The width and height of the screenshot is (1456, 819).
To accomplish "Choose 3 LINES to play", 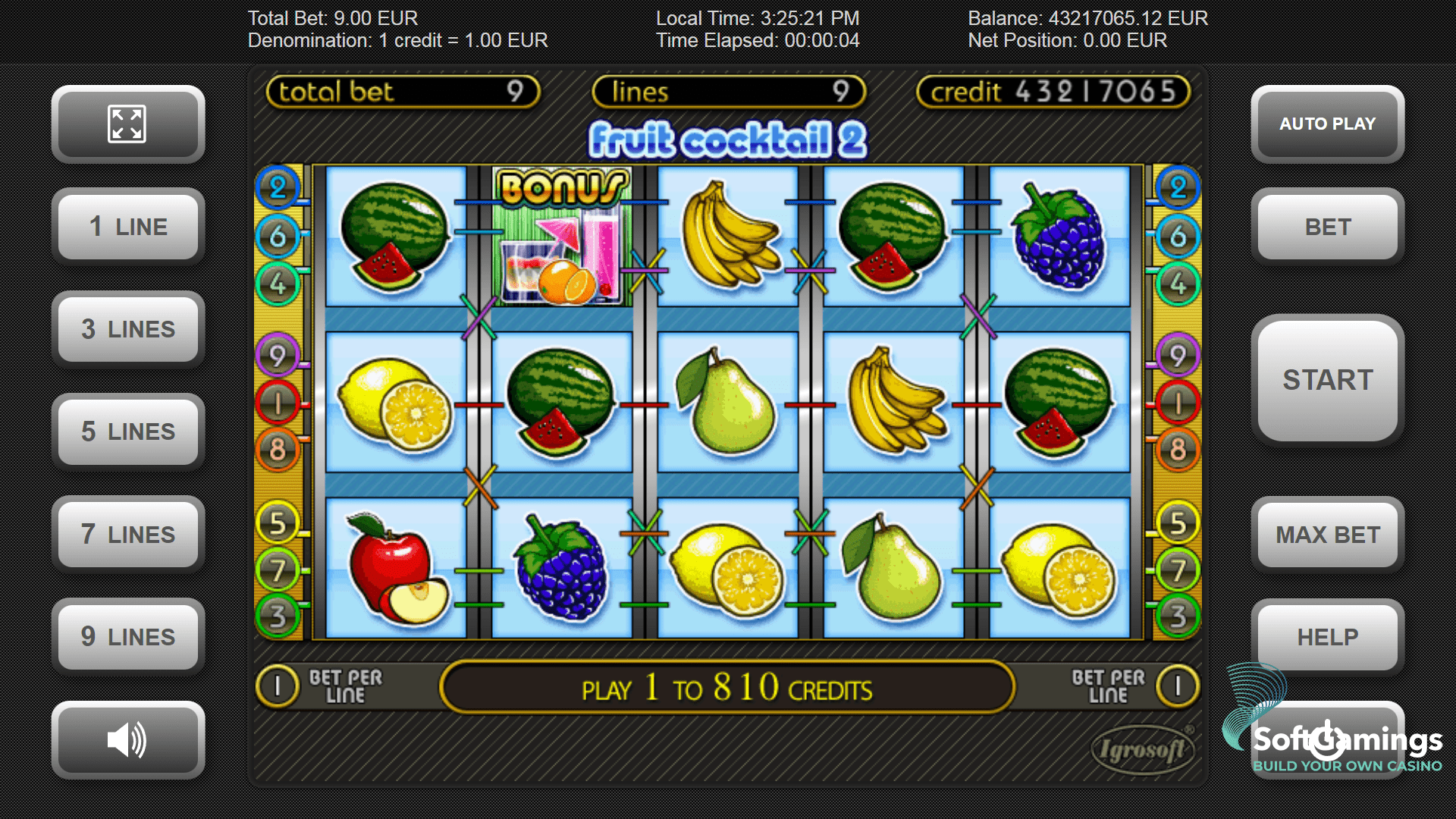I will 127,329.
